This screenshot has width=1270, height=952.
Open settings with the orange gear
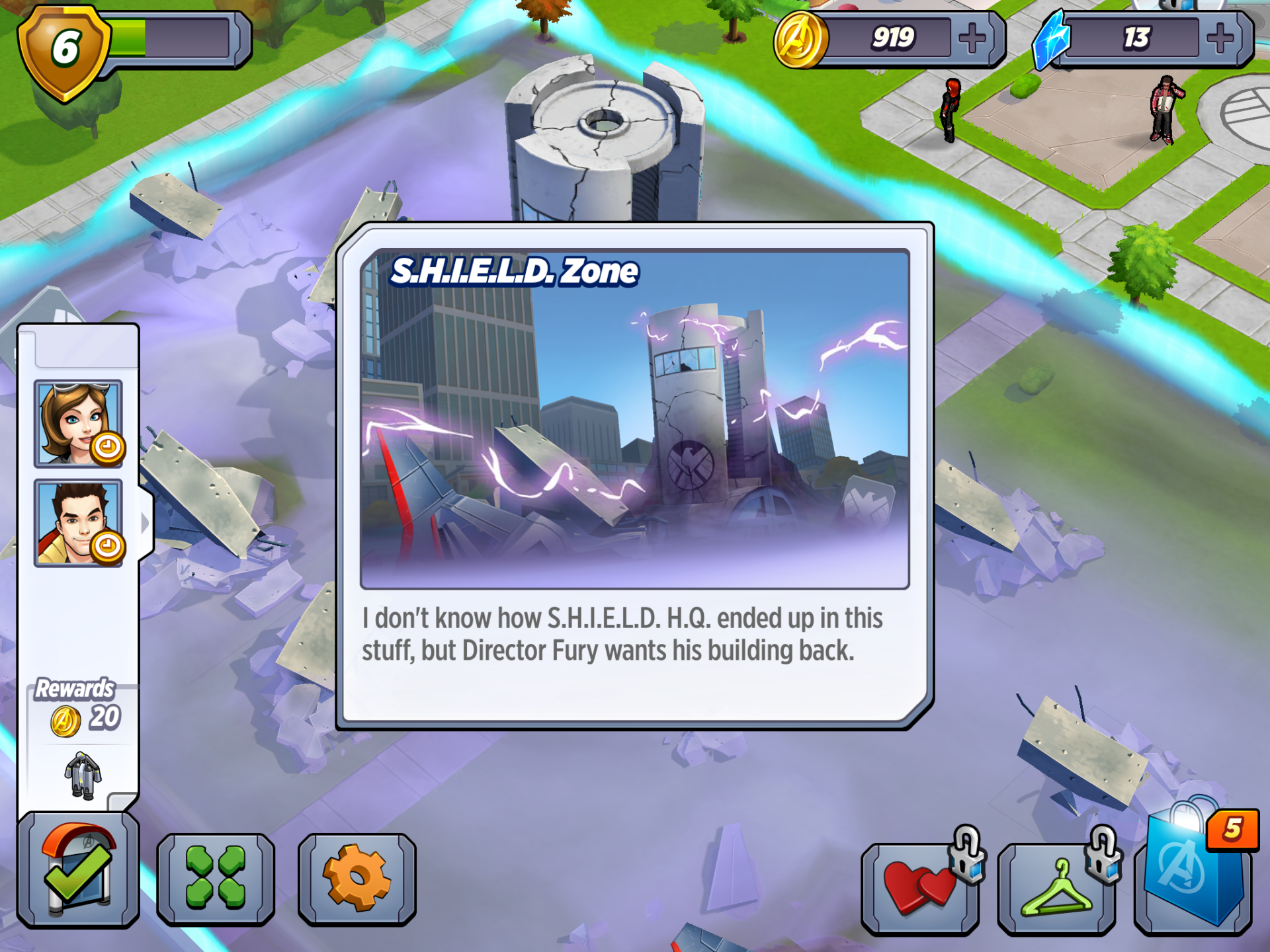point(357,878)
